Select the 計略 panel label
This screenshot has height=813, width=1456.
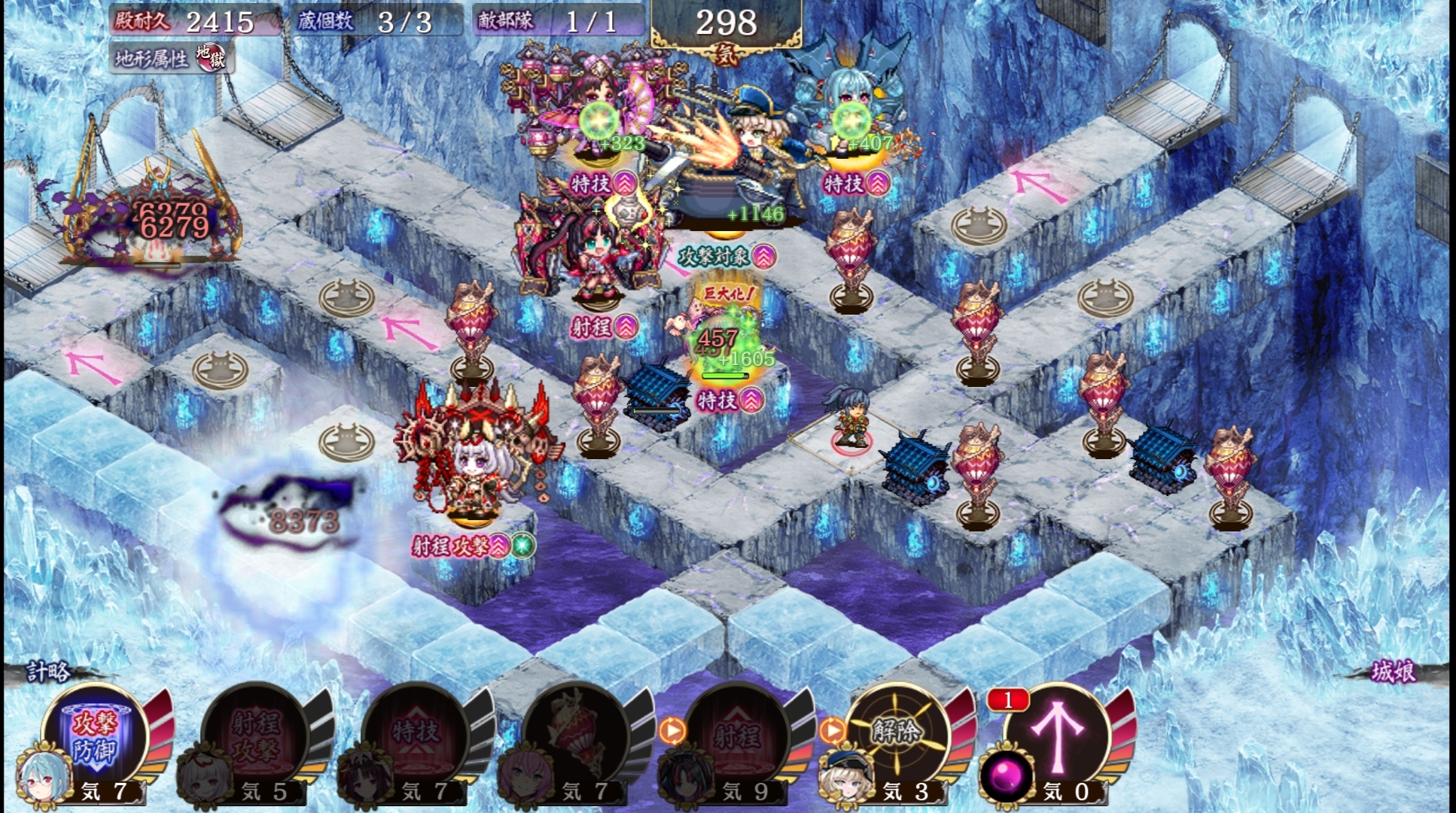(50, 671)
